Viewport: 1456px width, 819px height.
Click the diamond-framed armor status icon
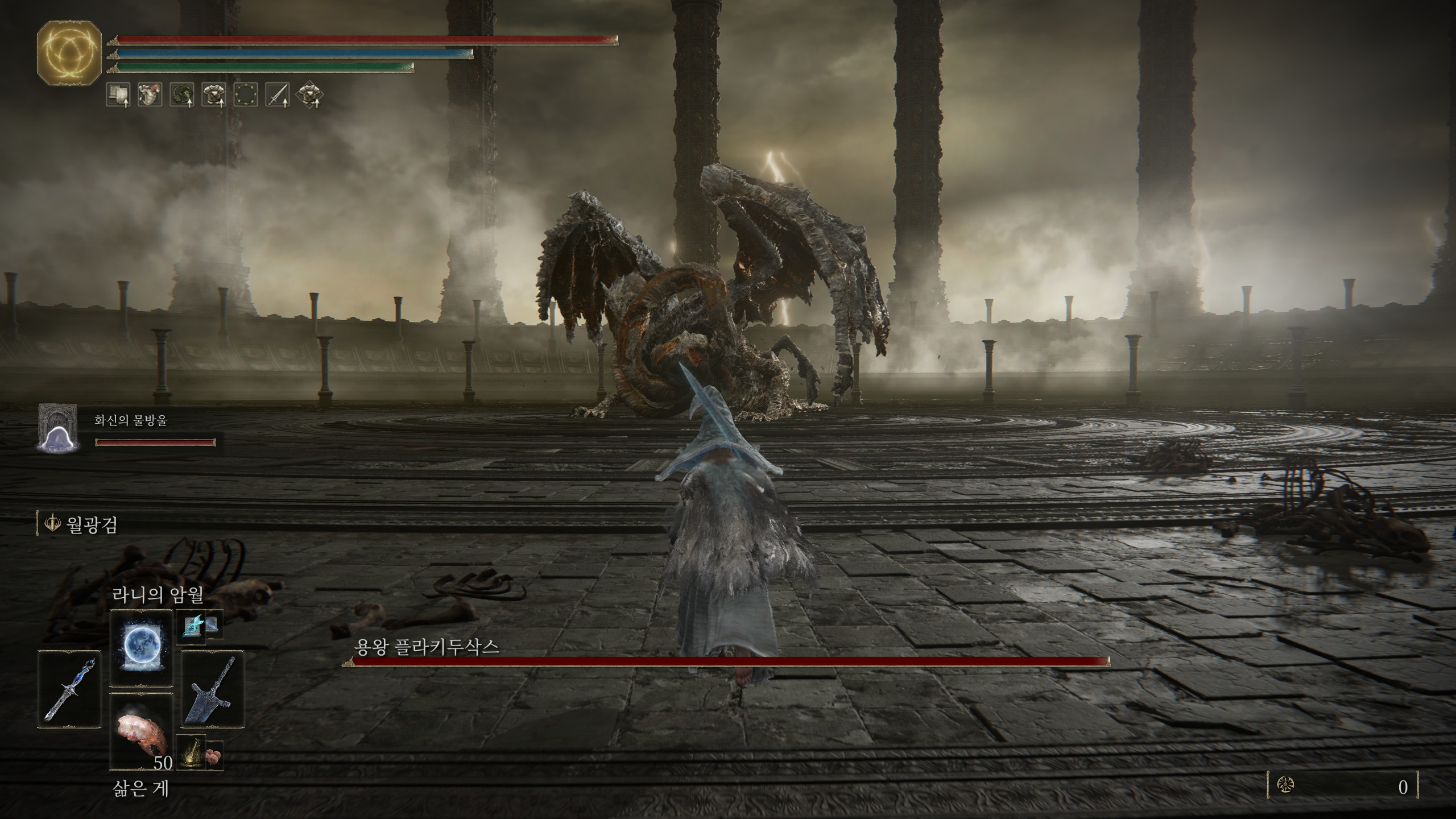(310, 95)
